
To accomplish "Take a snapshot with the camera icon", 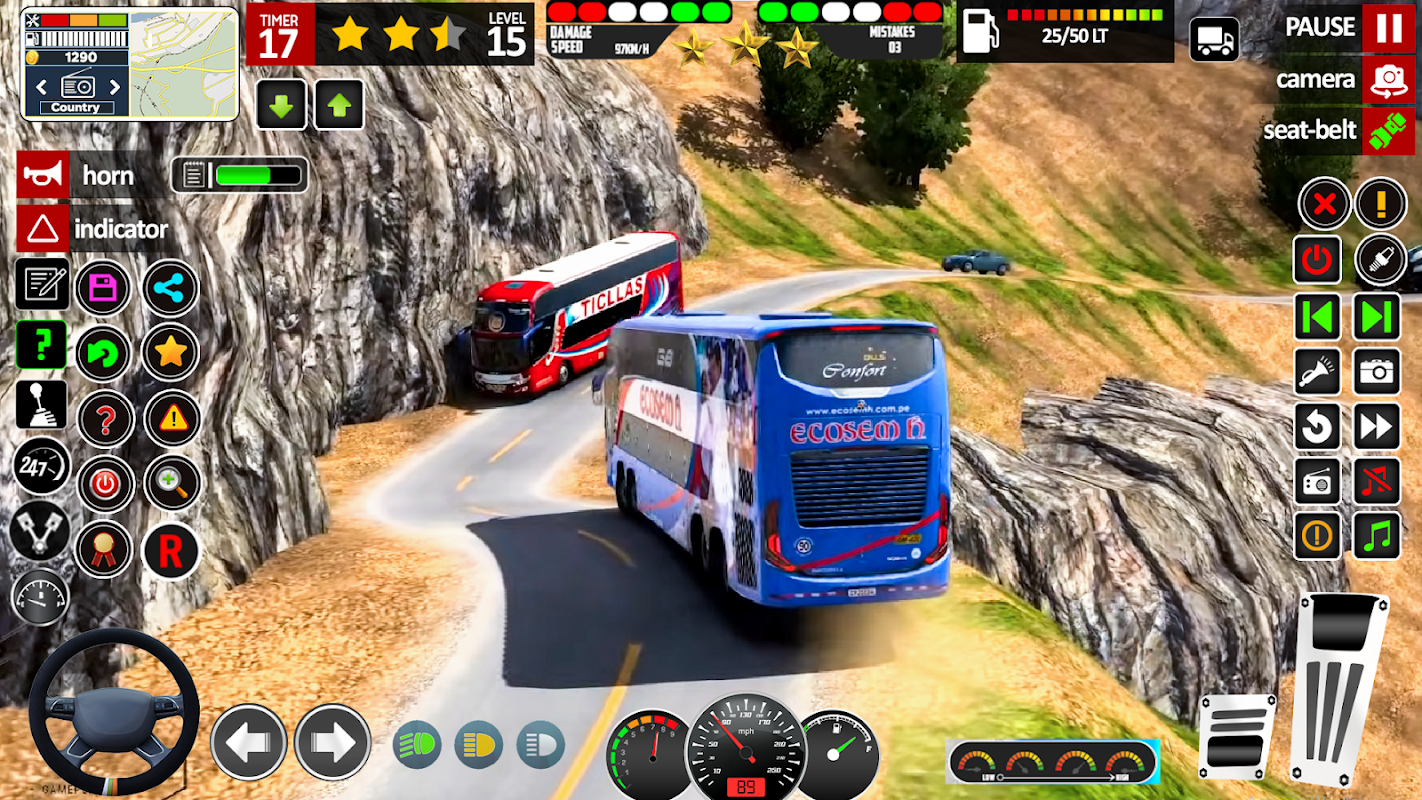I will click(1377, 373).
